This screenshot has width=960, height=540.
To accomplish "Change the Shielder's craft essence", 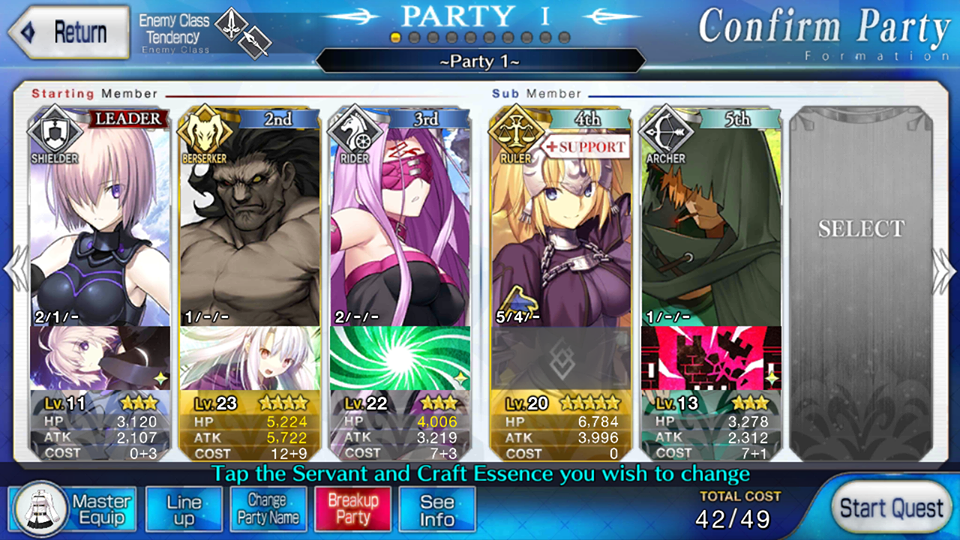I will [100, 358].
